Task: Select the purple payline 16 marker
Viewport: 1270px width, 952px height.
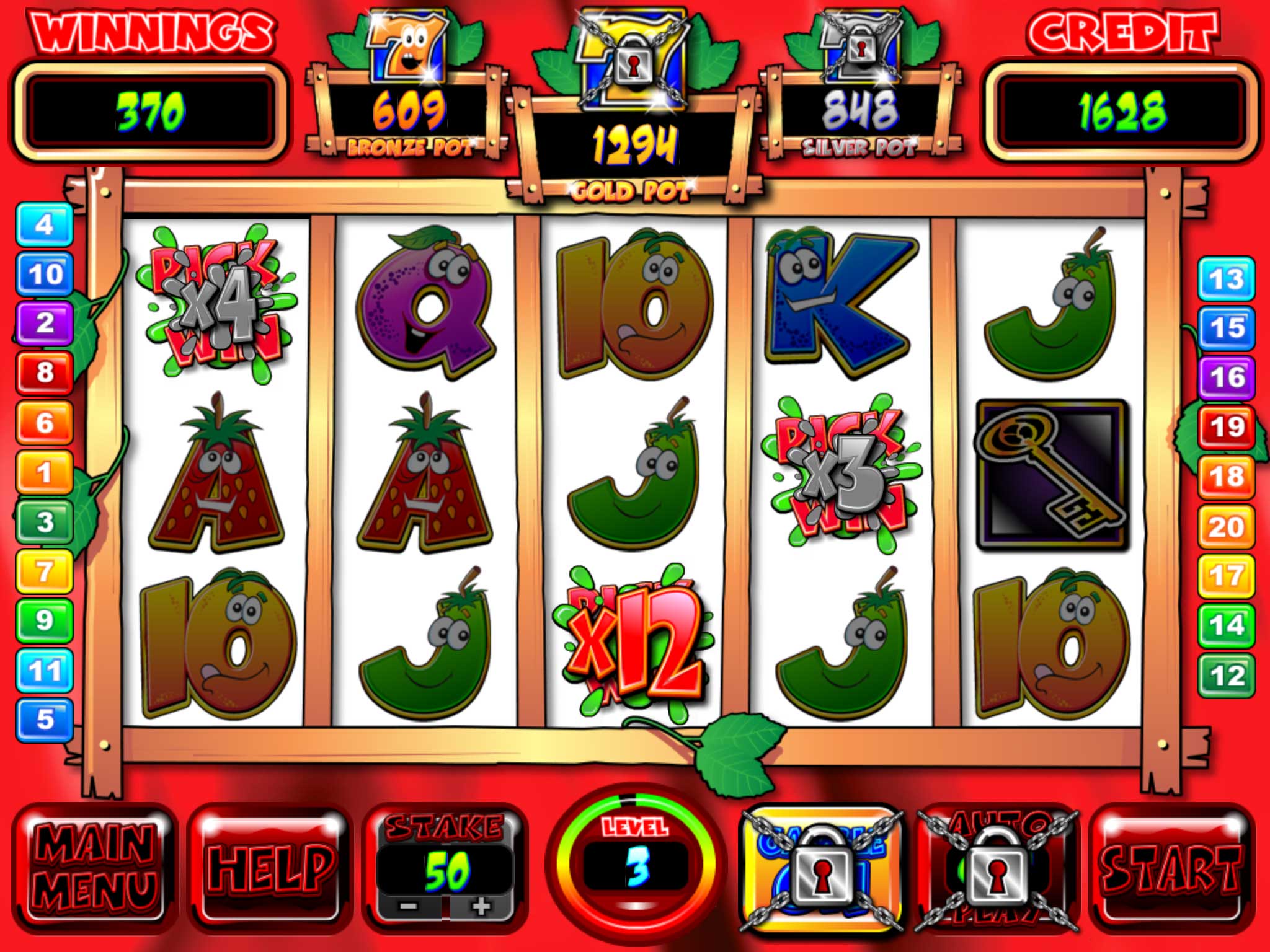Action: point(1226,377)
